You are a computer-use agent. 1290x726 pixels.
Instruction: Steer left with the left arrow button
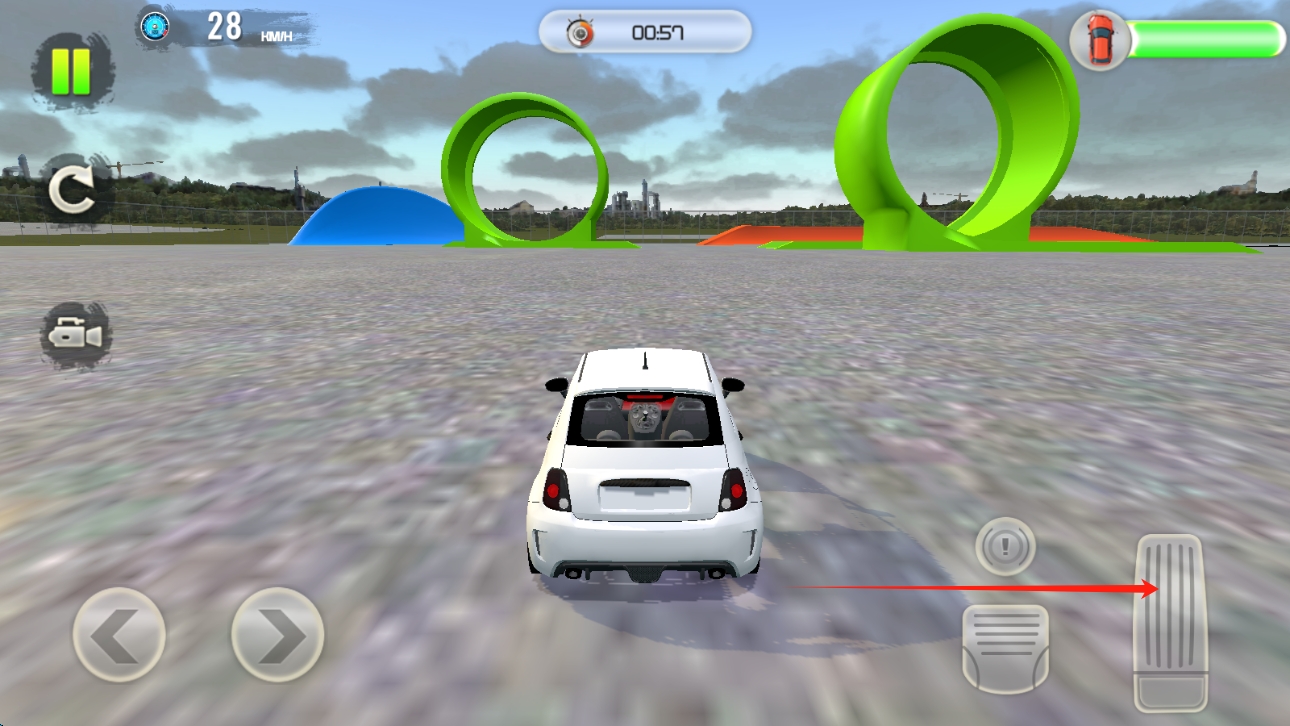(x=119, y=635)
